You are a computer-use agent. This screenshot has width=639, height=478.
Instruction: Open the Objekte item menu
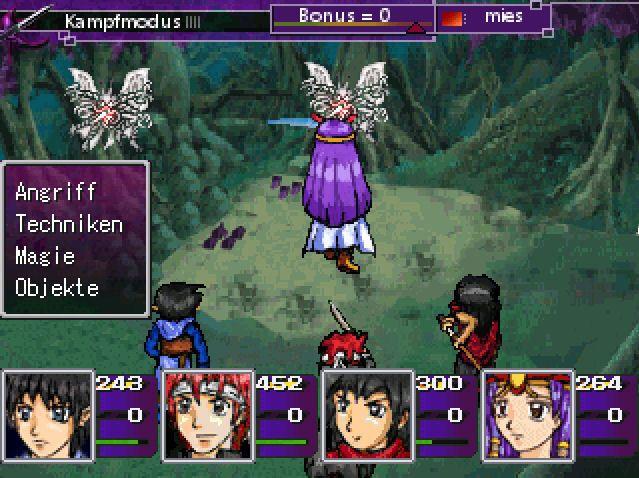[57, 287]
